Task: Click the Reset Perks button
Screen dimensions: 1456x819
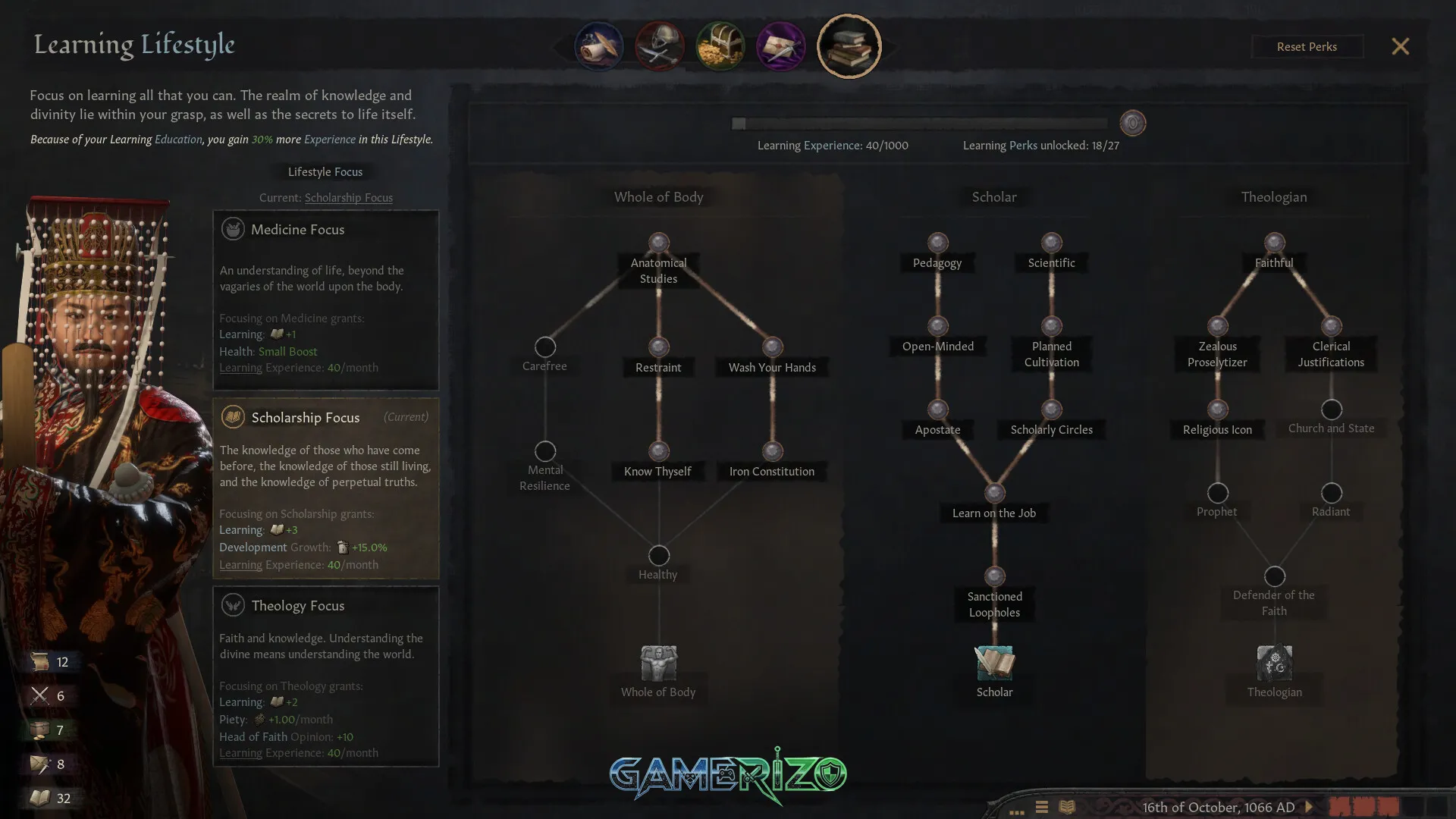Action: [1307, 46]
